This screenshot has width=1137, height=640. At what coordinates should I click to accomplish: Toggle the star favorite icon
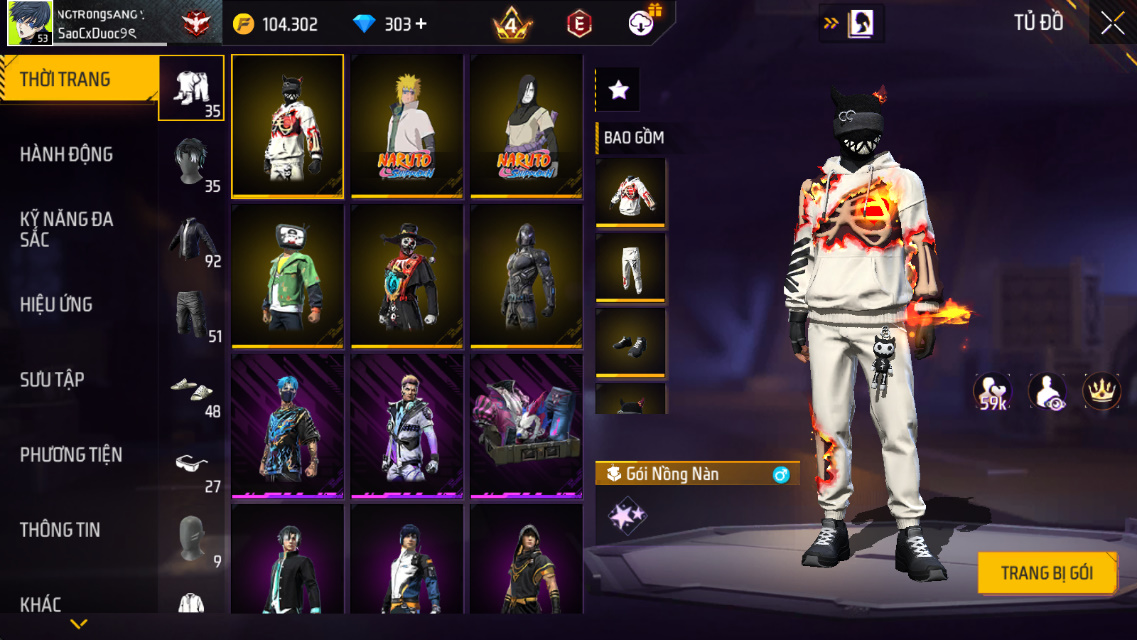pyautogui.click(x=618, y=90)
